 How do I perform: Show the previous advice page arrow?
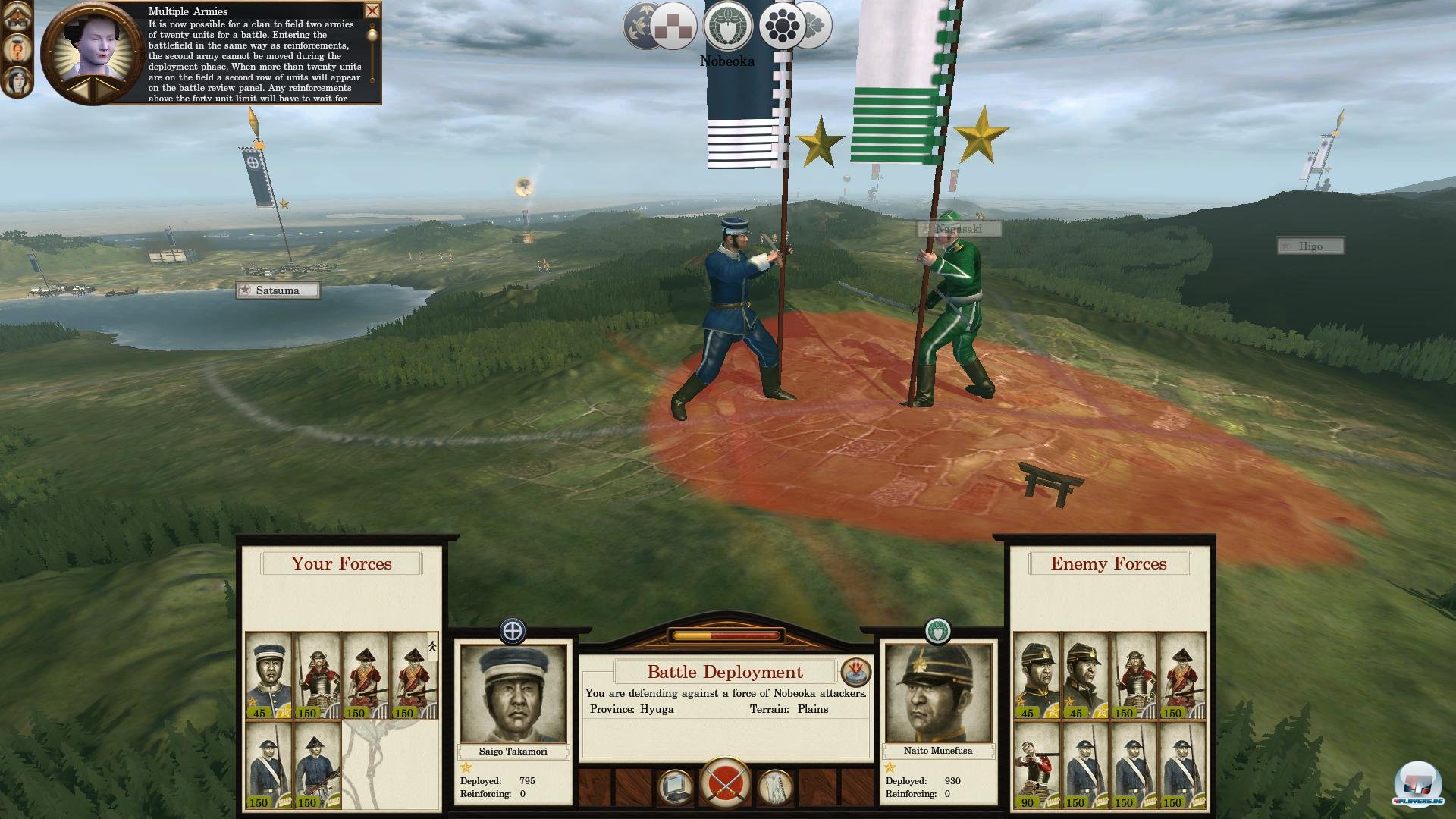click(x=80, y=89)
